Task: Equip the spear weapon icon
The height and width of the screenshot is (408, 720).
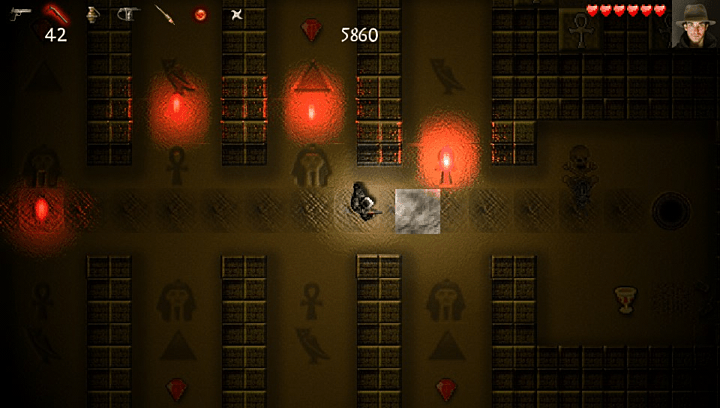Action: point(164,14)
